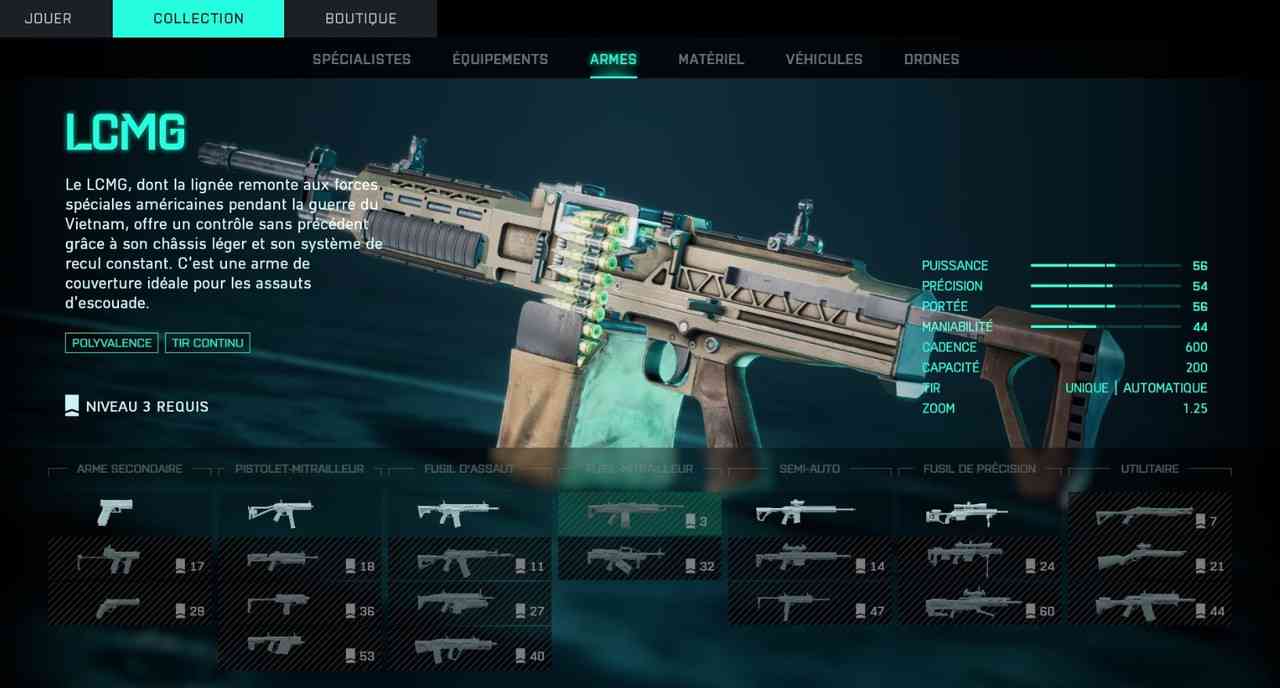1280x688 pixels.
Task: Show the SPÉCIALISTES category
Action: click(x=361, y=59)
